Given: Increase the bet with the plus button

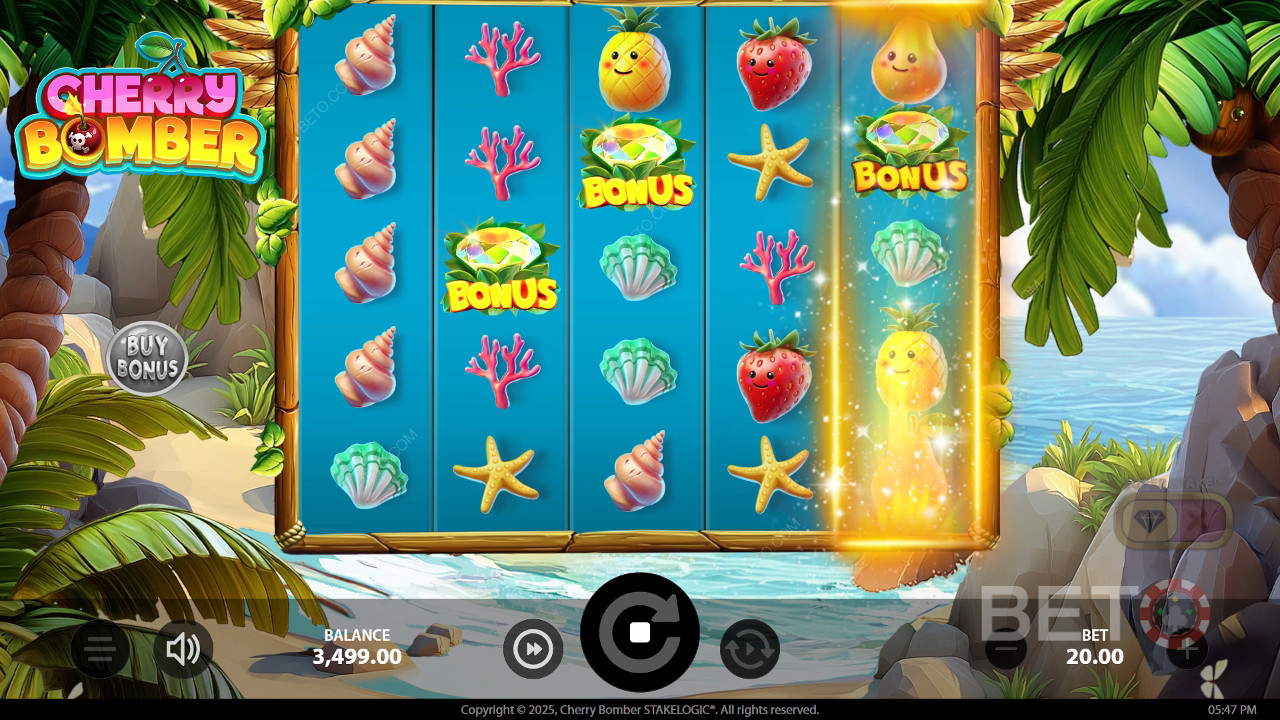Looking at the screenshot, I should click(1186, 650).
